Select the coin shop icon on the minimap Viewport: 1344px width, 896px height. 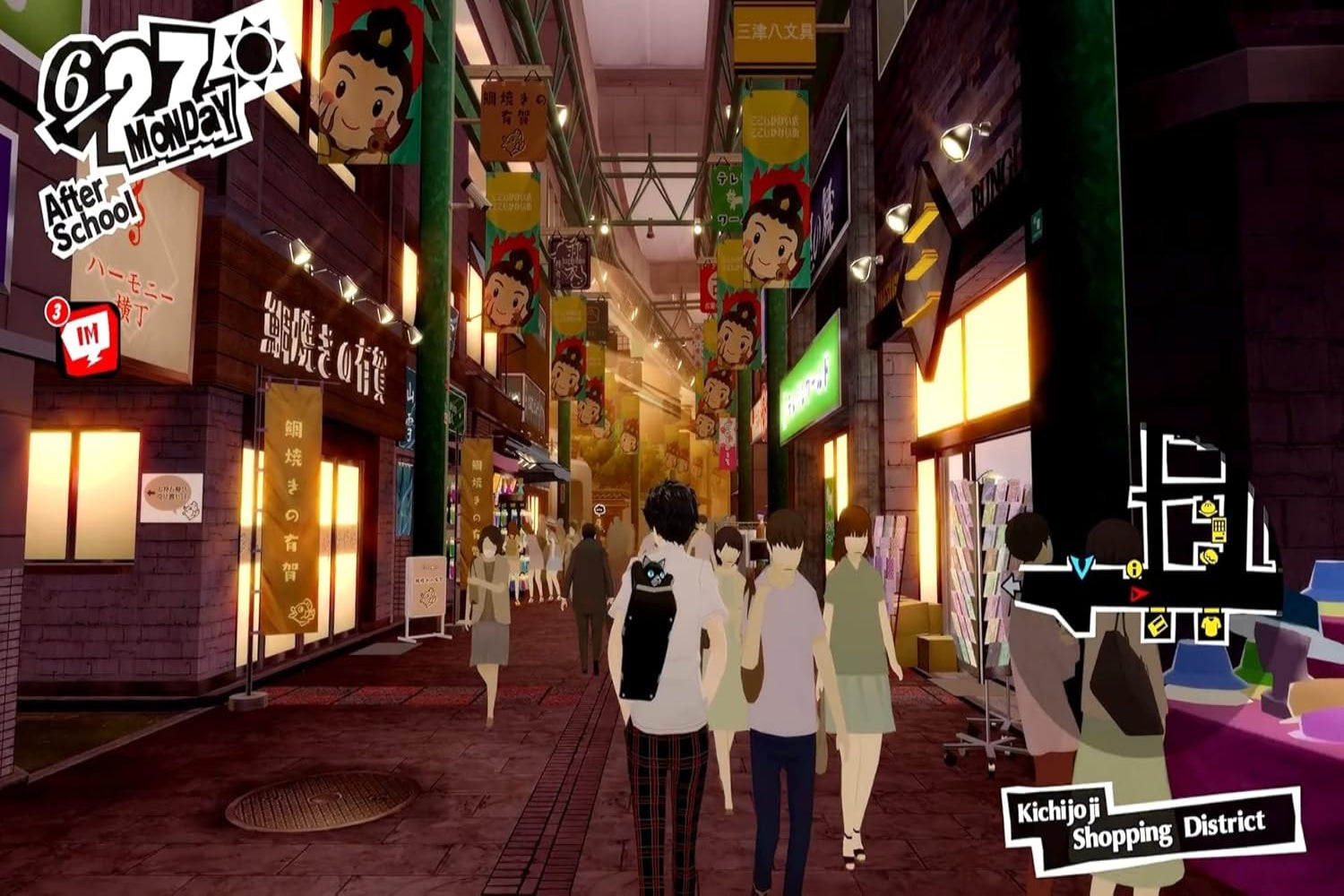coord(1209,556)
